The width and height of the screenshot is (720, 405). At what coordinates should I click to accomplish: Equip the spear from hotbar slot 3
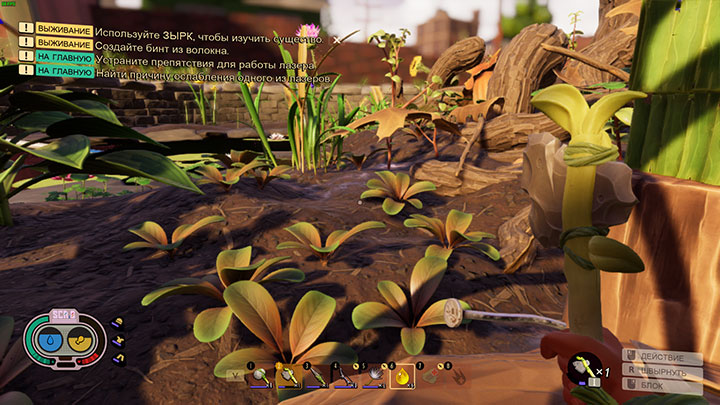pyautogui.click(x=316, y=375)
